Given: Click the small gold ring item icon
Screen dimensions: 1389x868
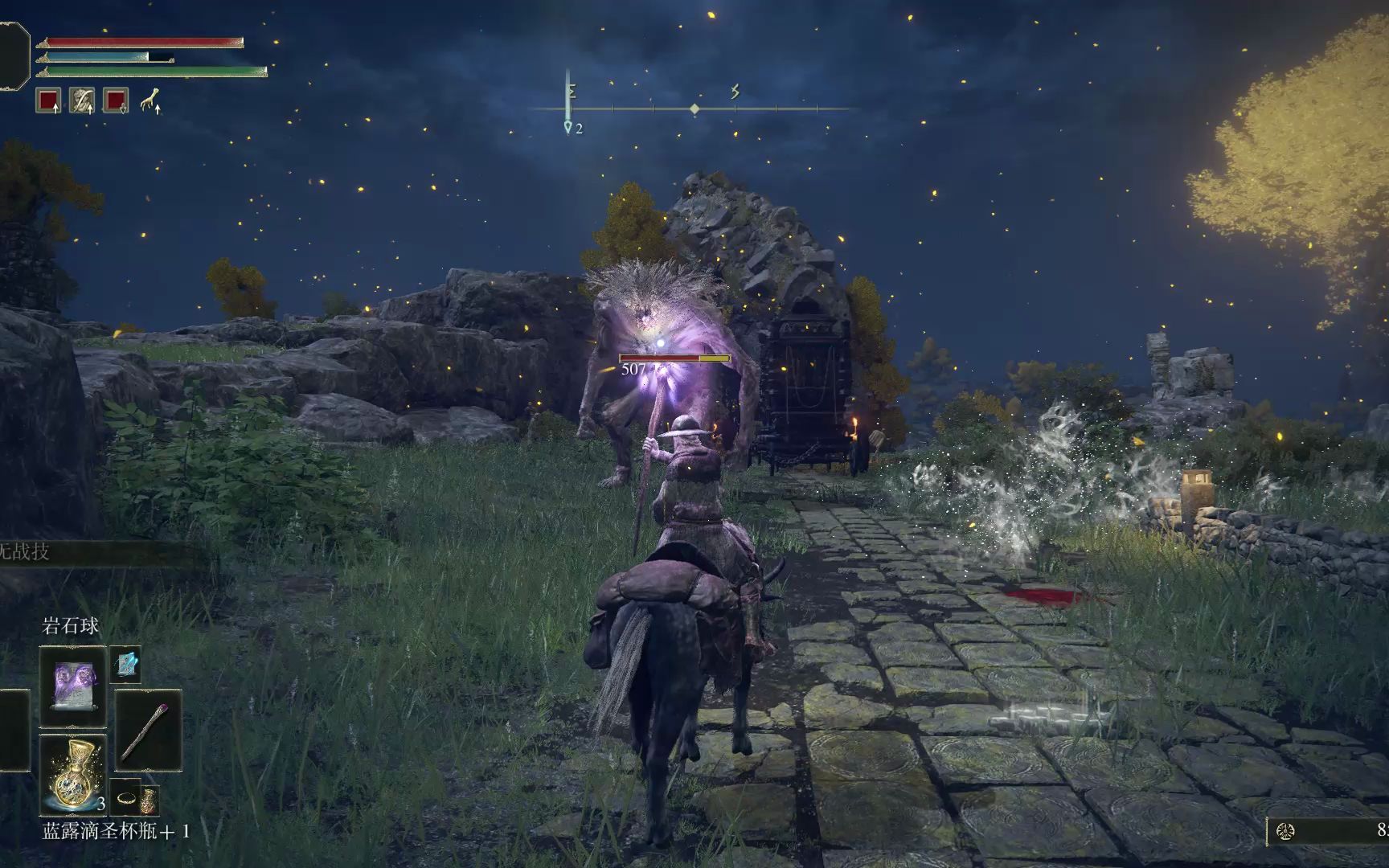Looking at the screenshot, I should coord(126,798).
